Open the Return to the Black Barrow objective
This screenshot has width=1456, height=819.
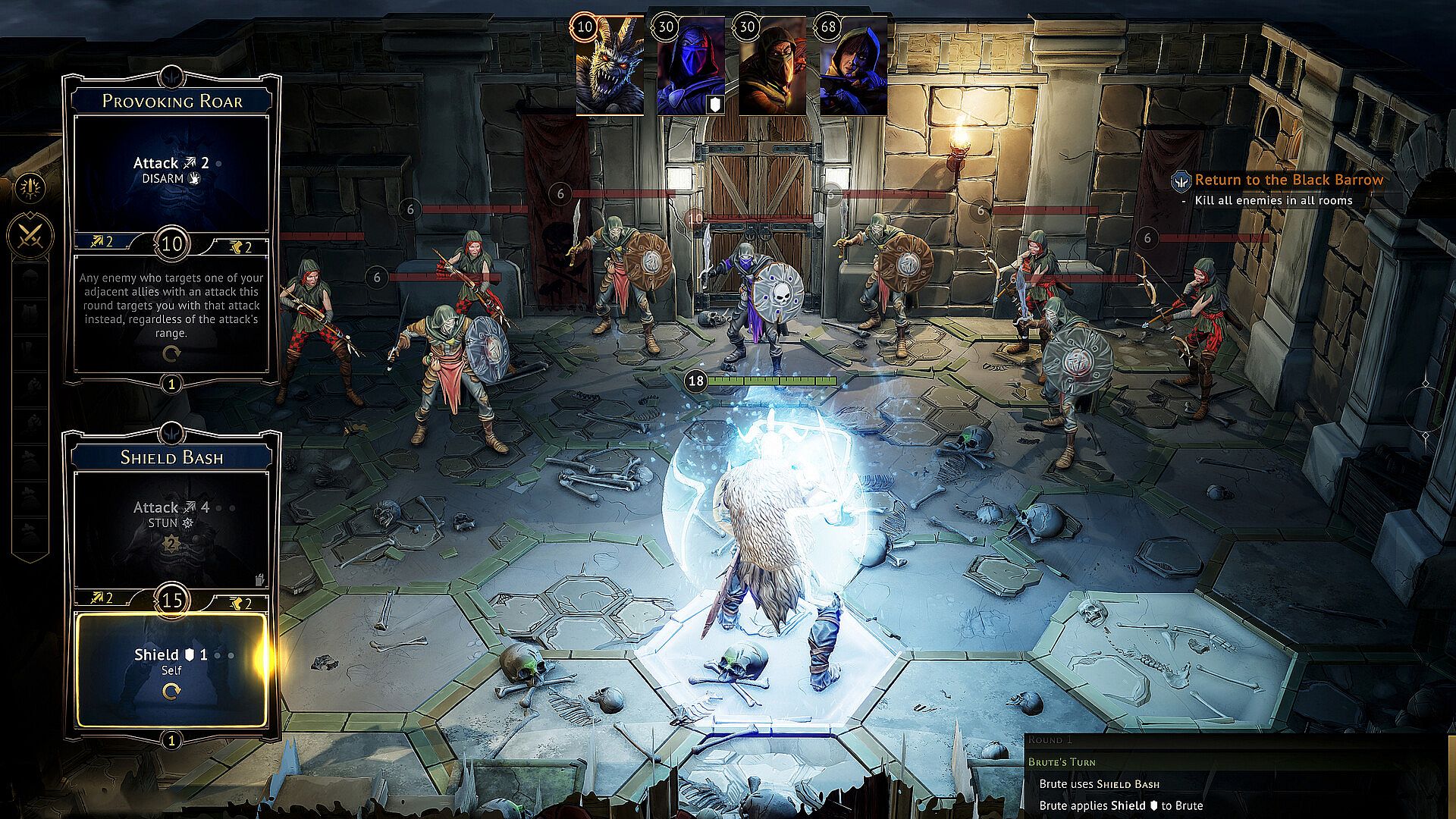1288,180
